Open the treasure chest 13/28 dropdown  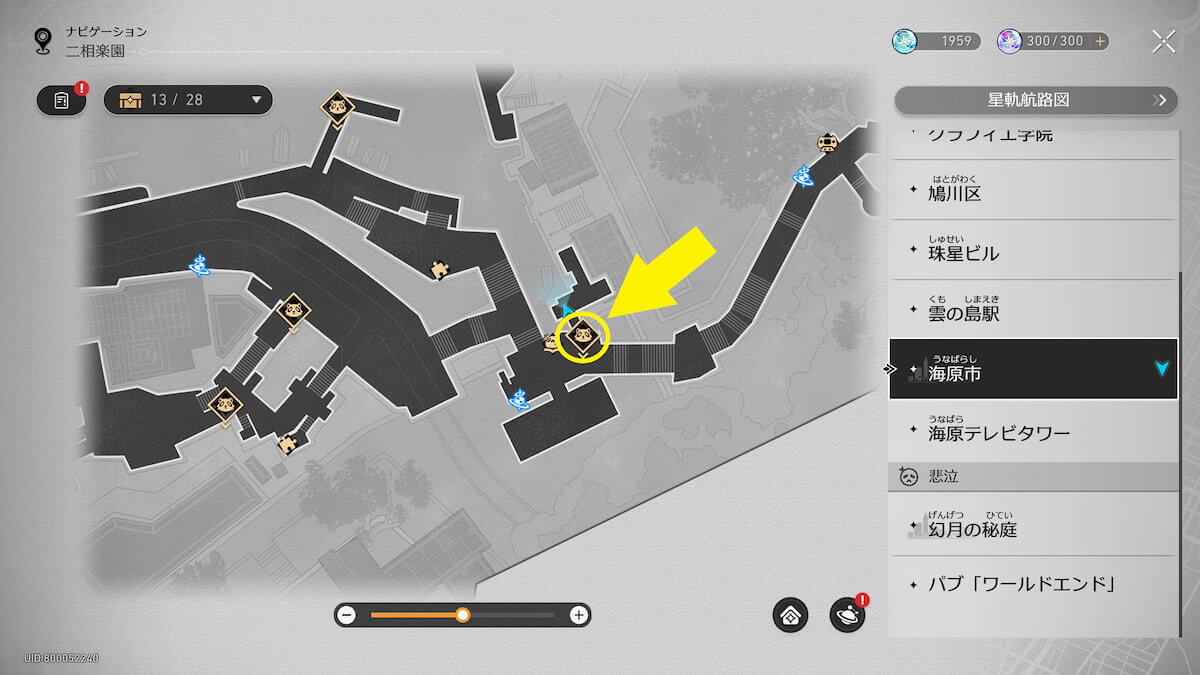coord(188,100)
